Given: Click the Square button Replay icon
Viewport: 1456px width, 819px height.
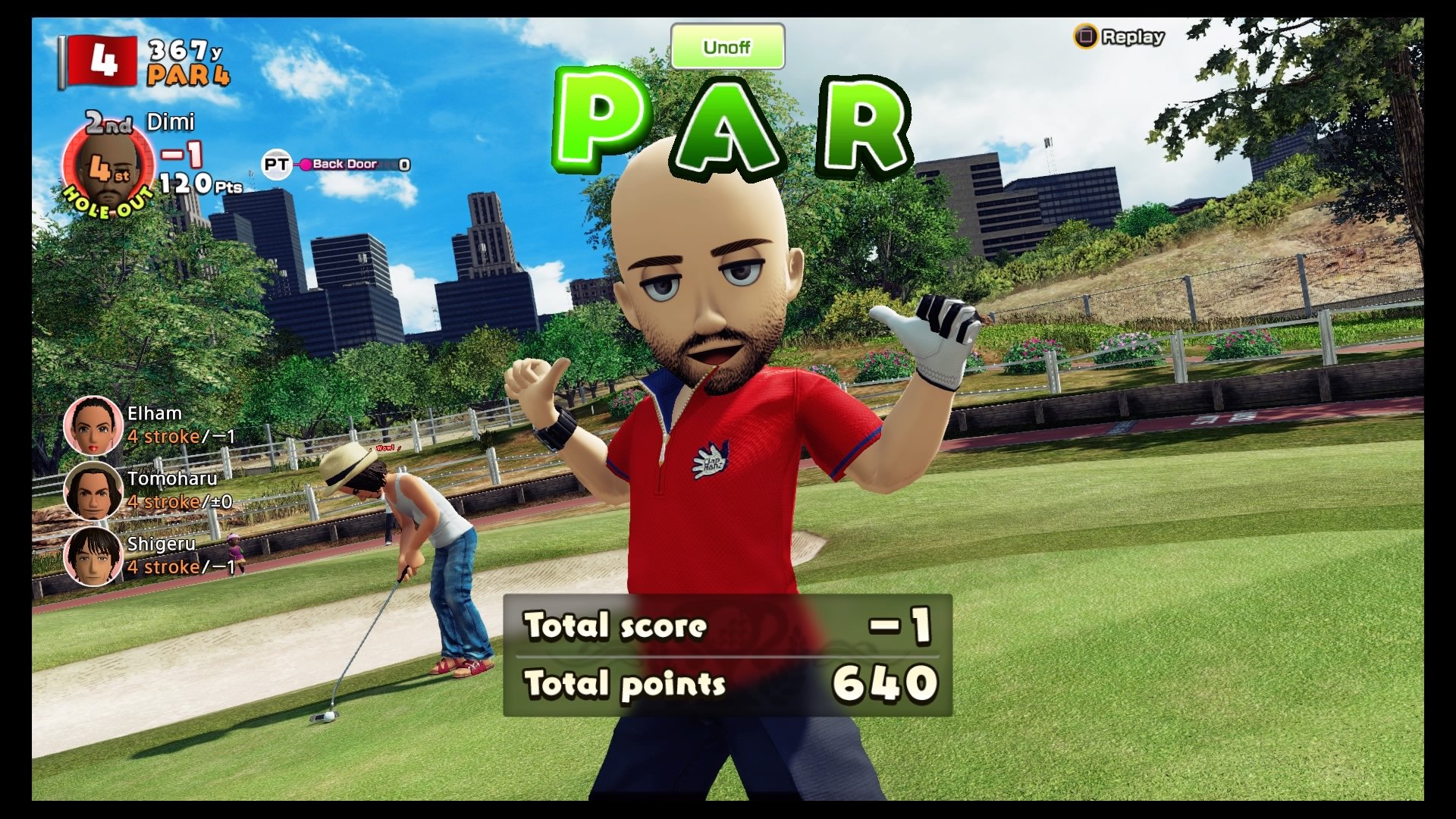Looking at the screenshot, I should (1087, 34).
